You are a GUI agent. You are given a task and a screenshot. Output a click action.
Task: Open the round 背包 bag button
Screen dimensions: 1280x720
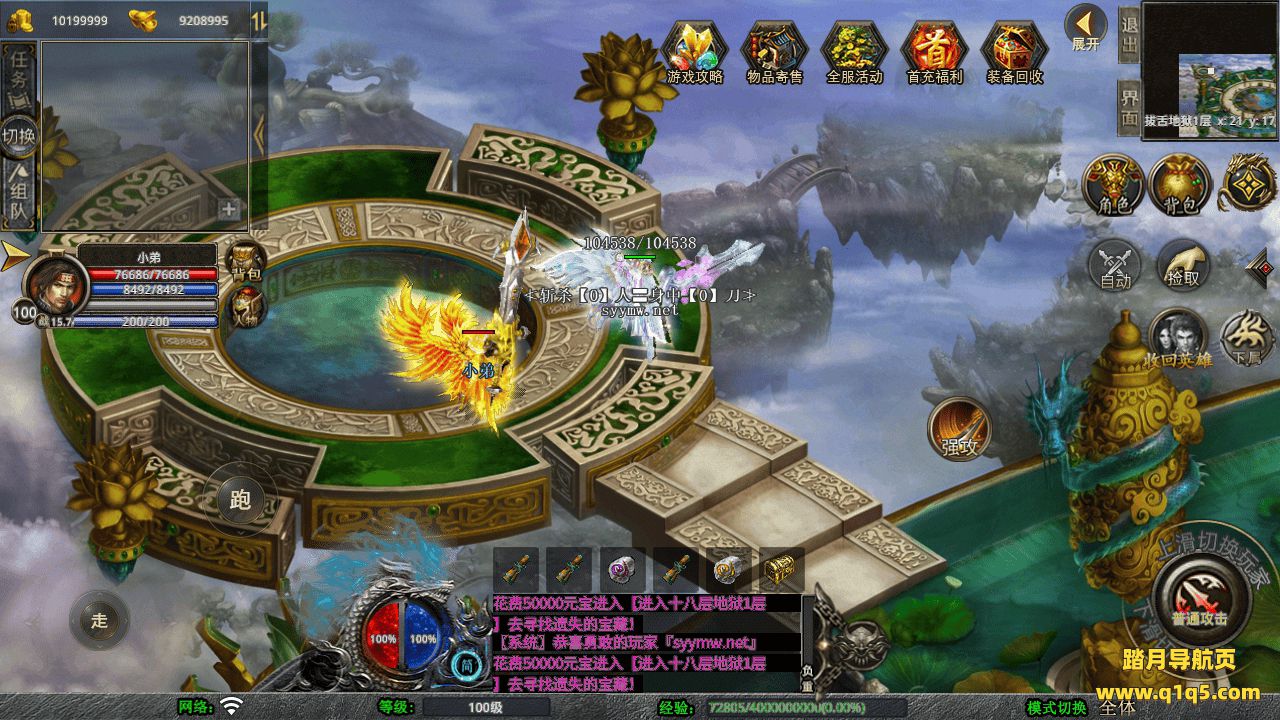pos(1180,185)
